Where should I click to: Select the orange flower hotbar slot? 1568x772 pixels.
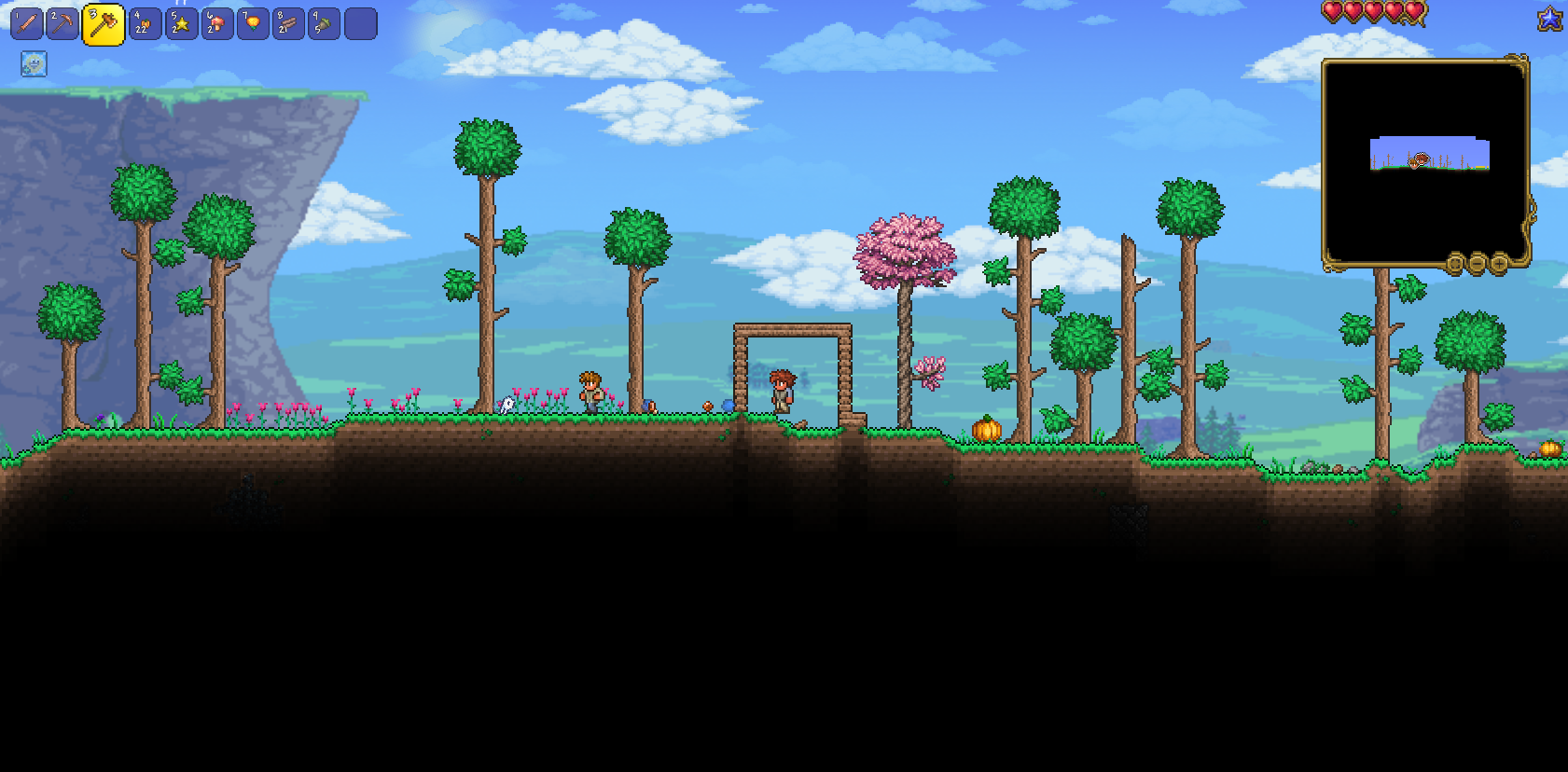252,24
